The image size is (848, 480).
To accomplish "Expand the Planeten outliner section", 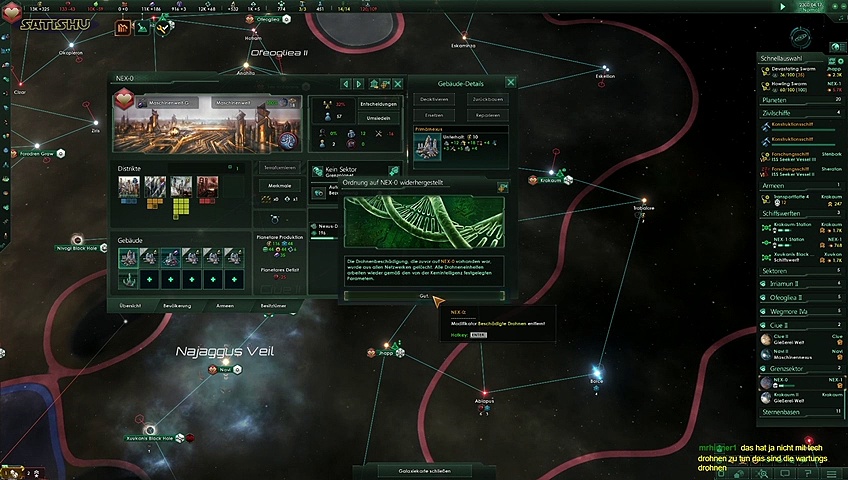I will pos(800,99).
